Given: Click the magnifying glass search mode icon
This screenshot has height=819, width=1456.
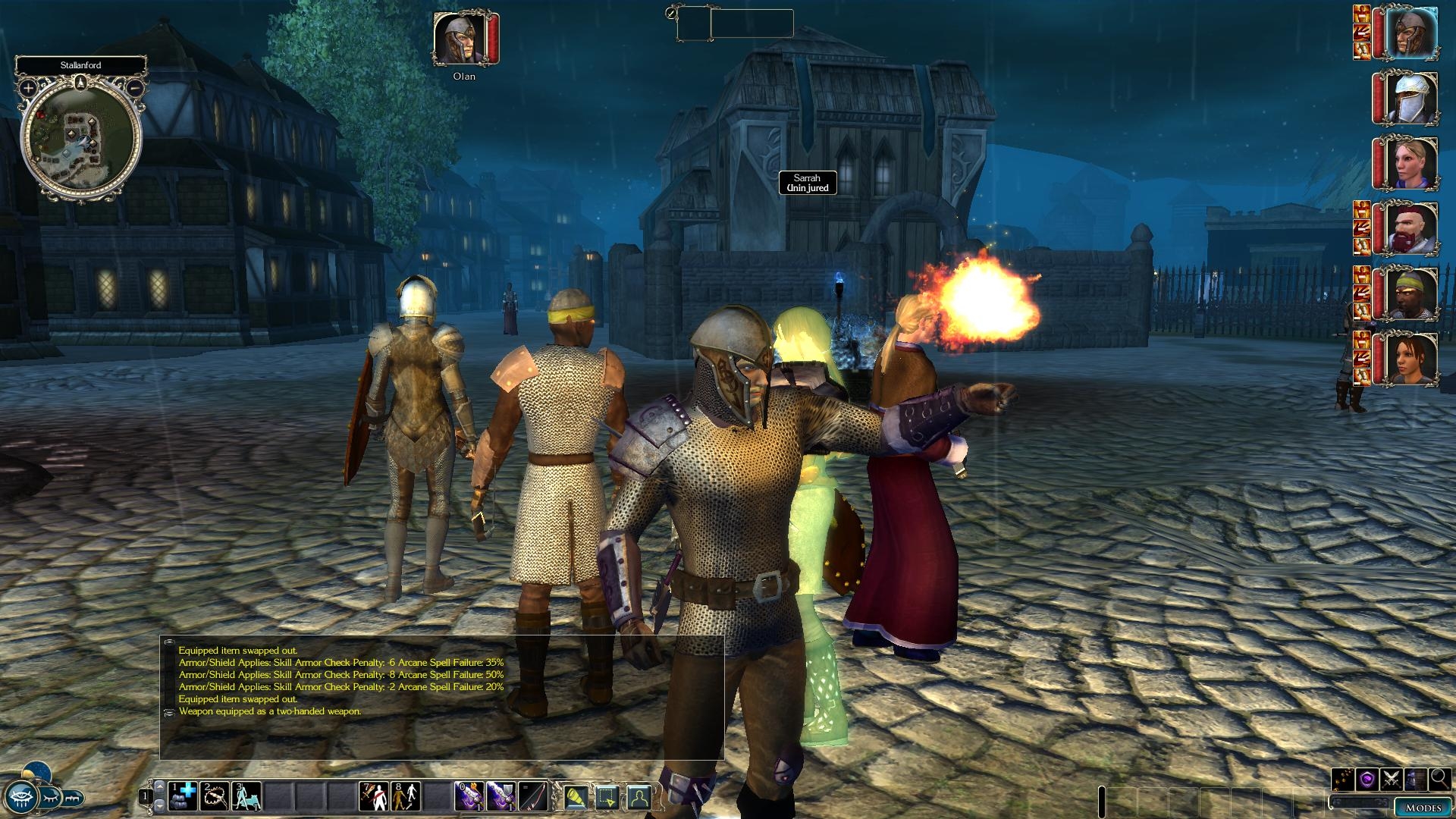Looking at the screenshot, I should click(x=1440, y=779).
